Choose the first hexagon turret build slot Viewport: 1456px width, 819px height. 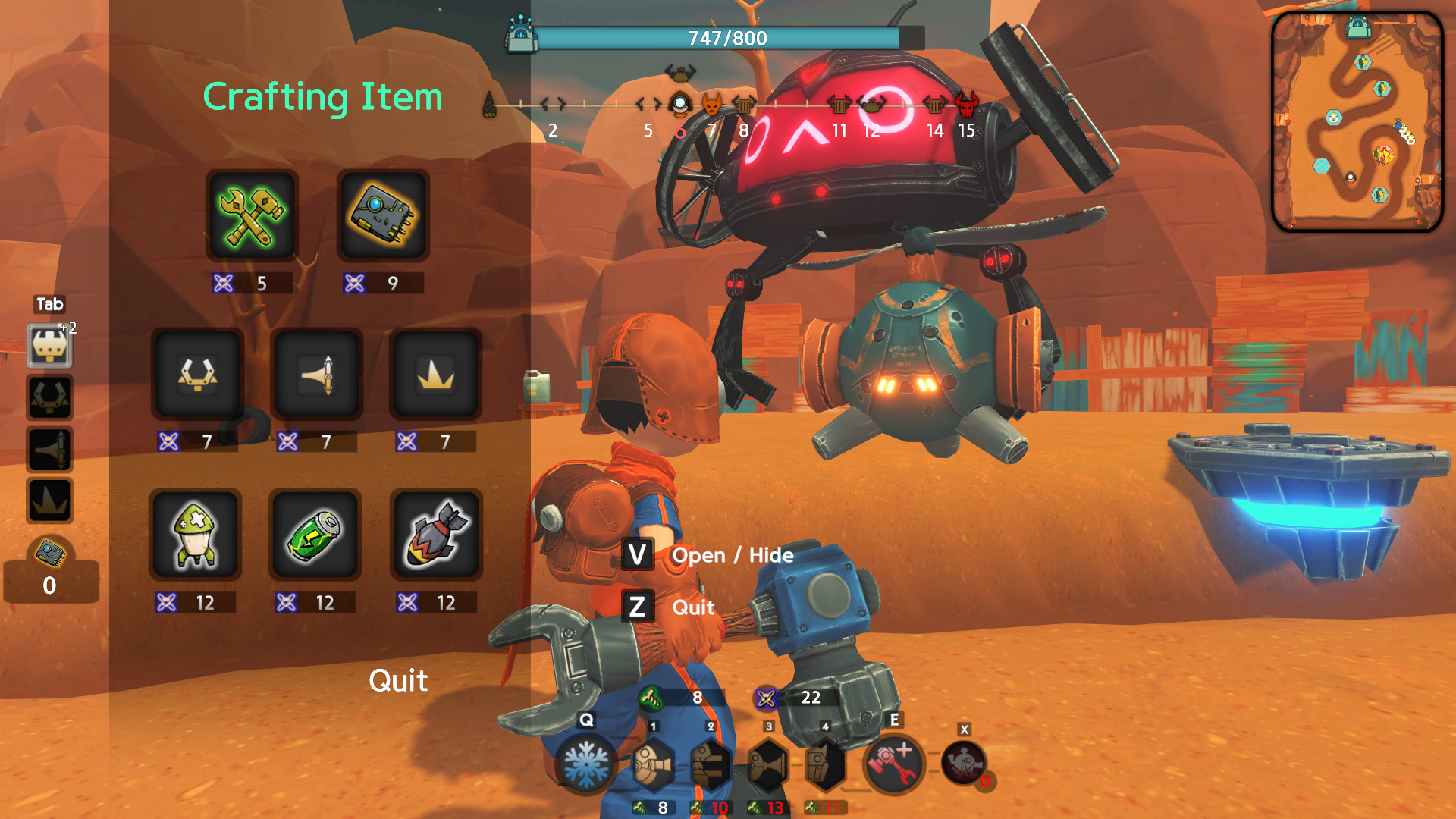(653, 764)
